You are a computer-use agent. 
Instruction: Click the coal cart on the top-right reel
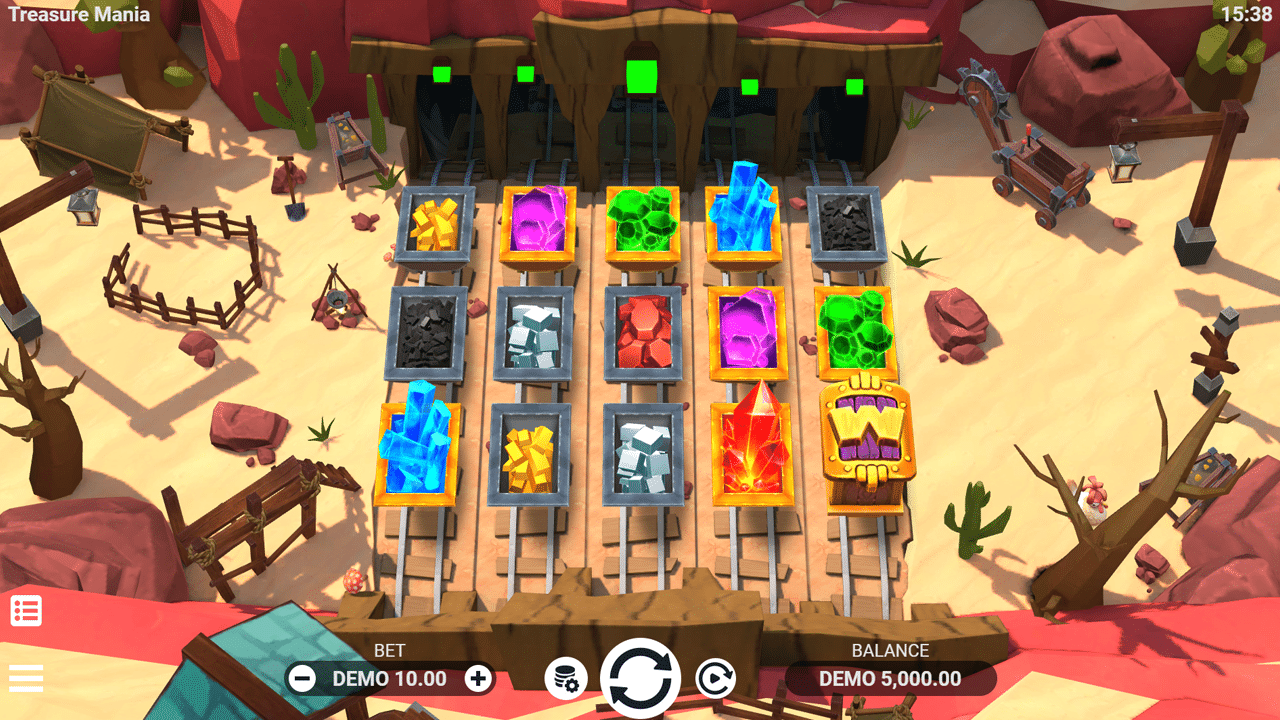click(848, 220)
